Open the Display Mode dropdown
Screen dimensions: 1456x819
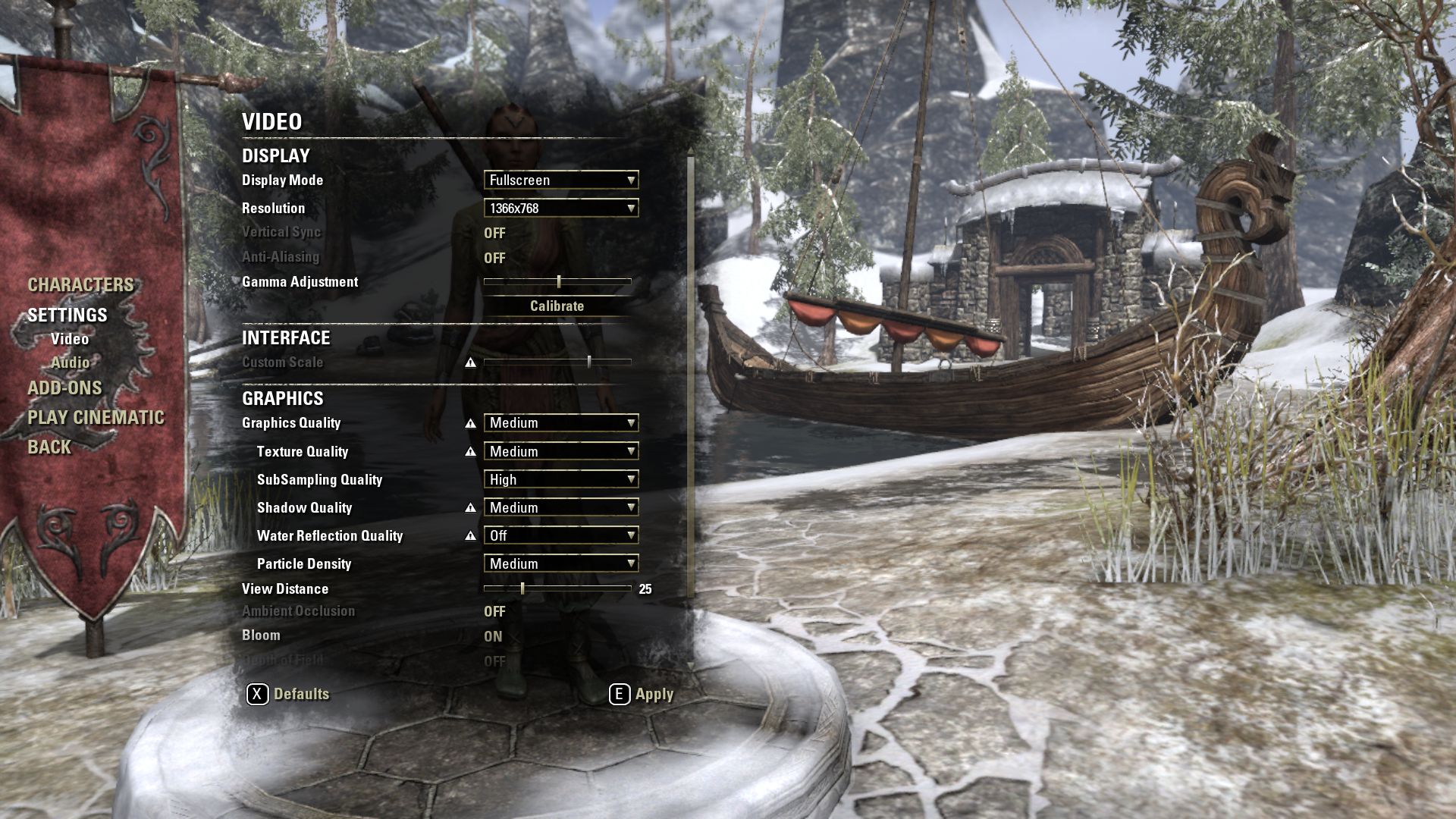(561, 180)
